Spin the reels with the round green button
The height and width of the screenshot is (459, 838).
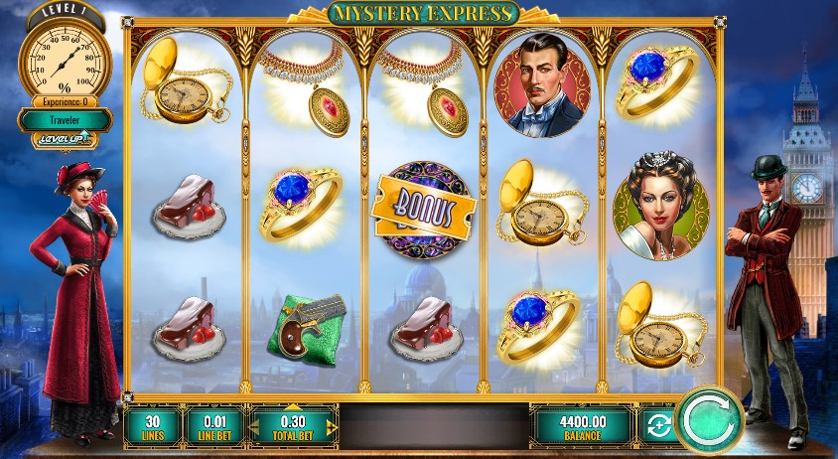[708, 423]
